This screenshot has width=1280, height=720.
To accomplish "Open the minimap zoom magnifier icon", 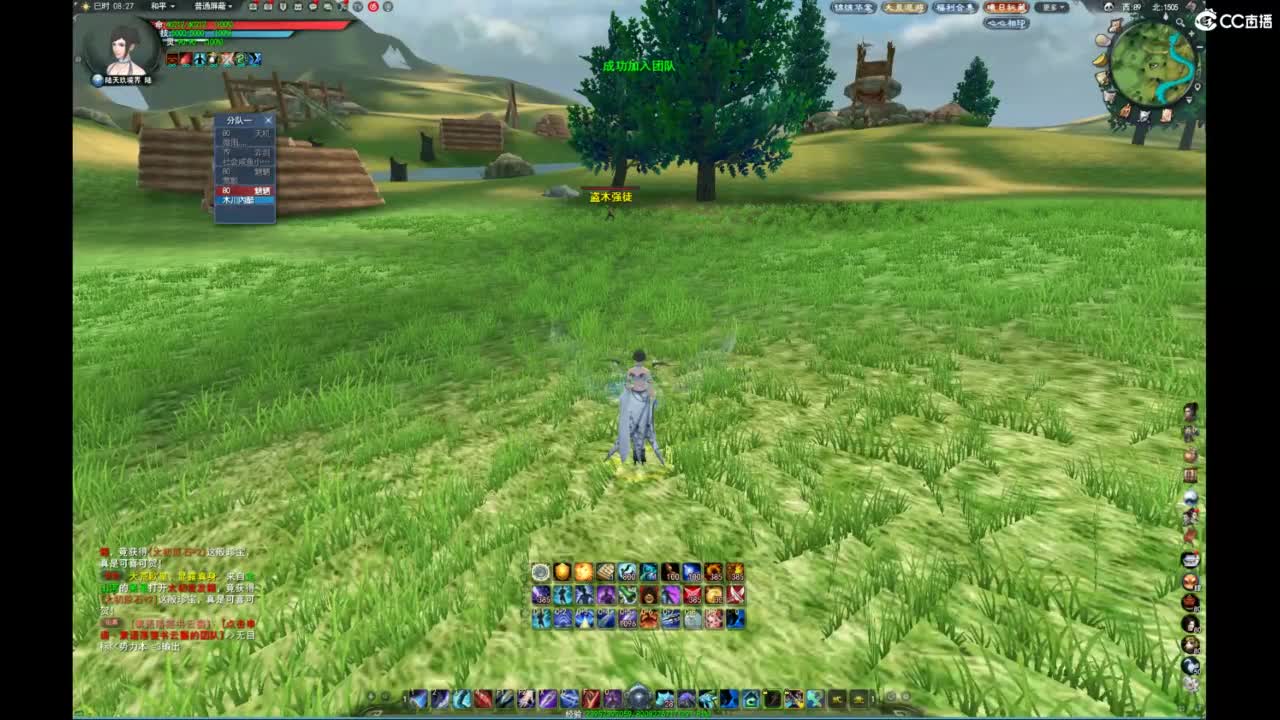I will point(1180,22).
